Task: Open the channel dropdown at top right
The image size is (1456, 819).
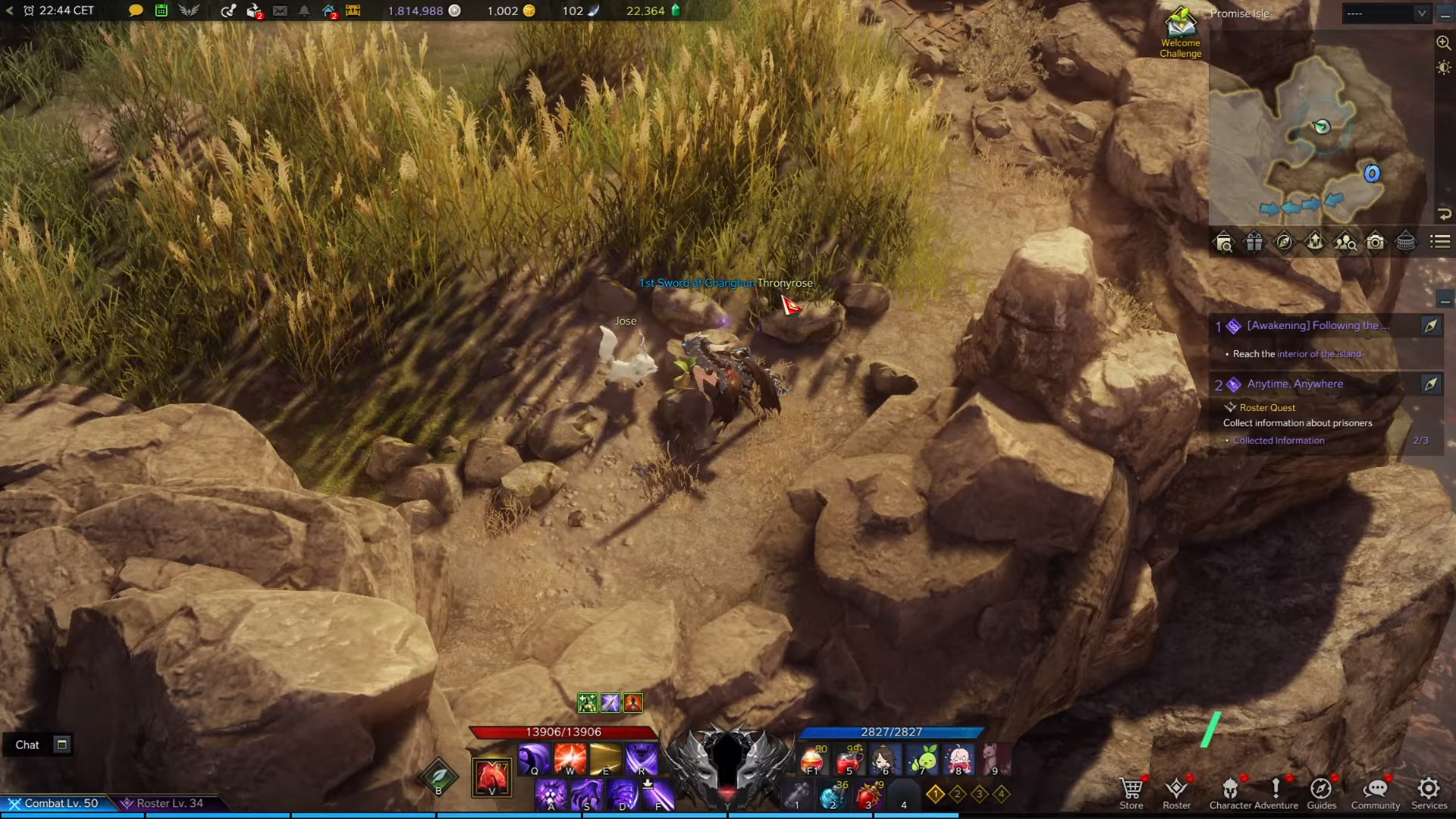Action: (x=1385, y=13)
